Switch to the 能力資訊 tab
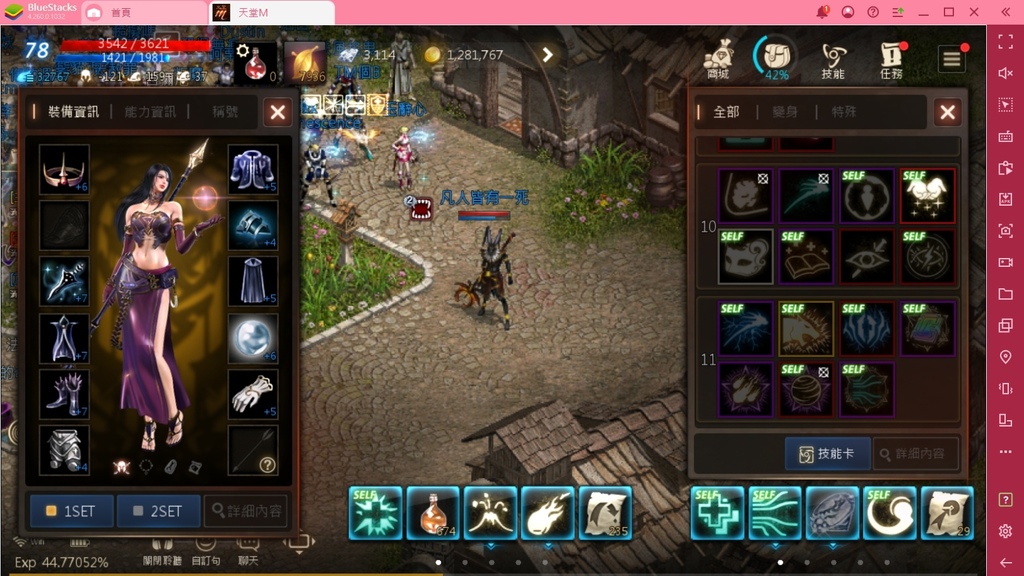This screenshot has height=576, width=1024. (x=151, y=112)
